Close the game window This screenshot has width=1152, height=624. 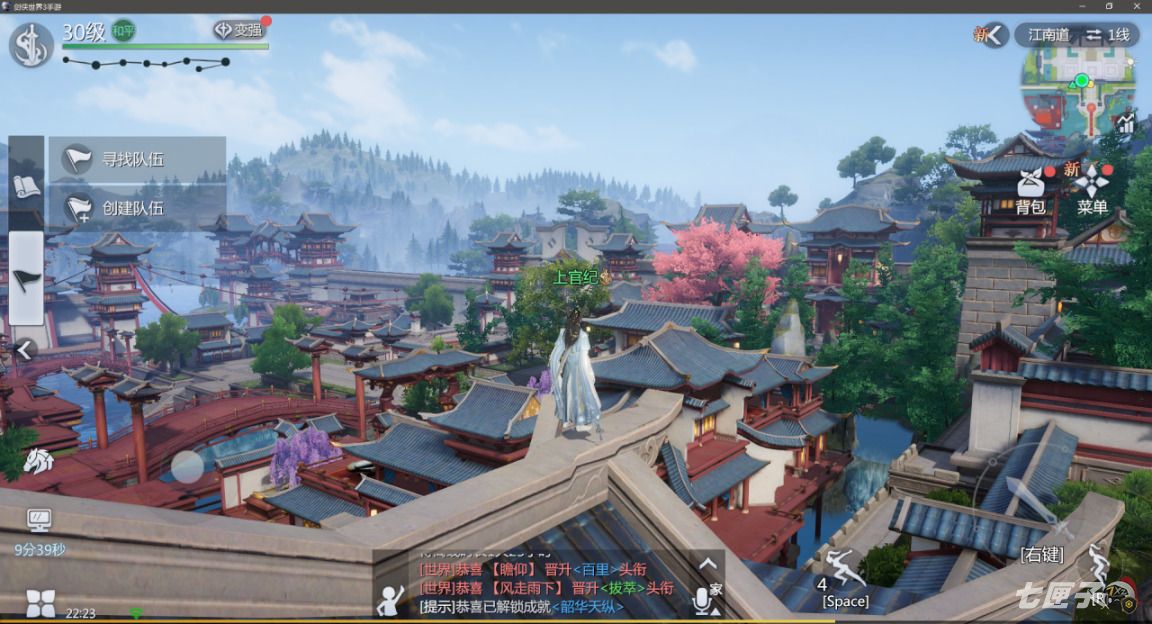pyautogui.click(x=1138, y=6)
